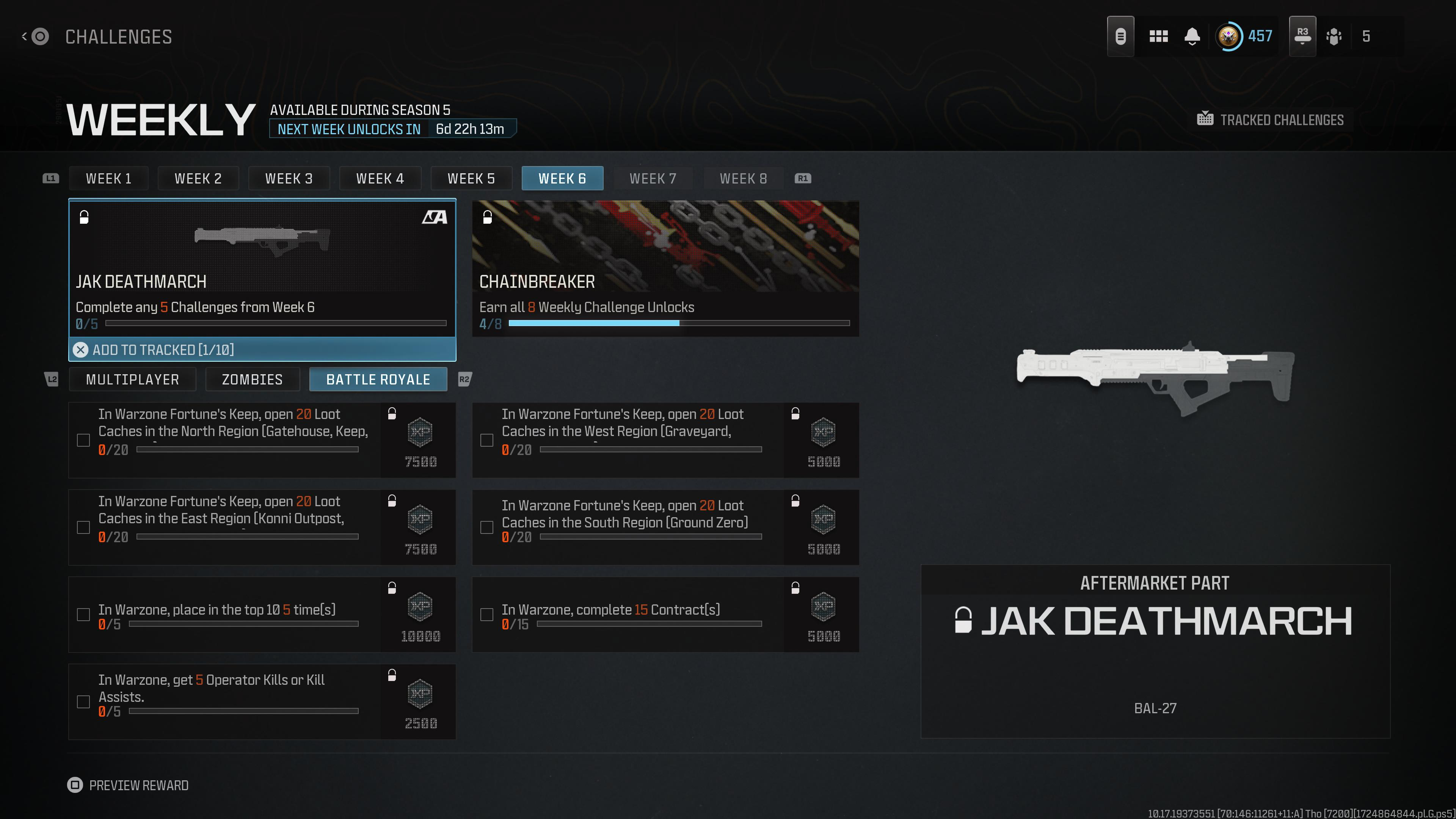
Task: Check the box for the 5 Operator Kills challenge
Action: coord(84,701)
